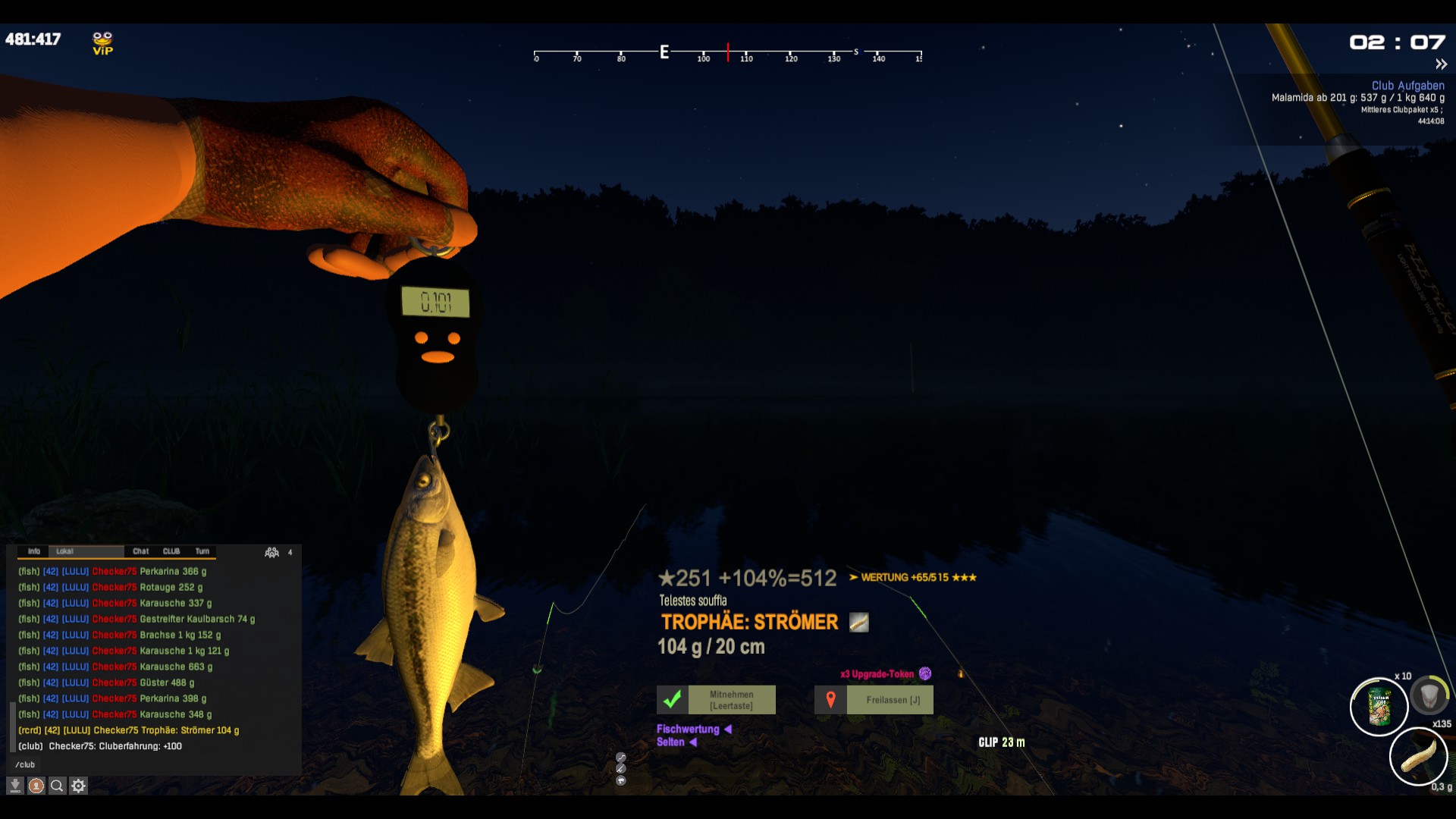Click the download arrow icon below chat
The height and width of the screenshot is (819, 1456).
[15, 786]
